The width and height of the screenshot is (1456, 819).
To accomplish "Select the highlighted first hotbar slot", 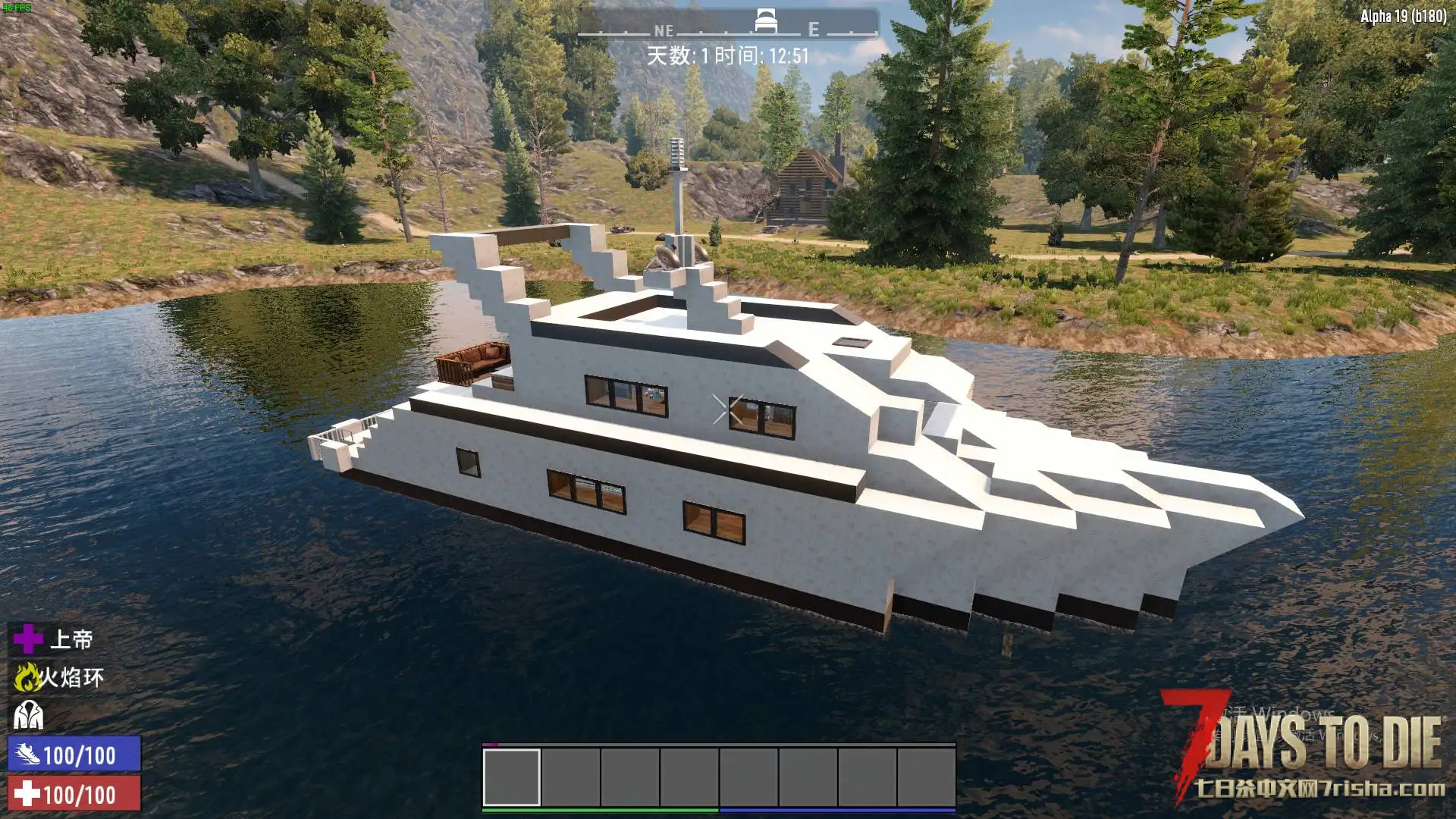I will (511, 777).
